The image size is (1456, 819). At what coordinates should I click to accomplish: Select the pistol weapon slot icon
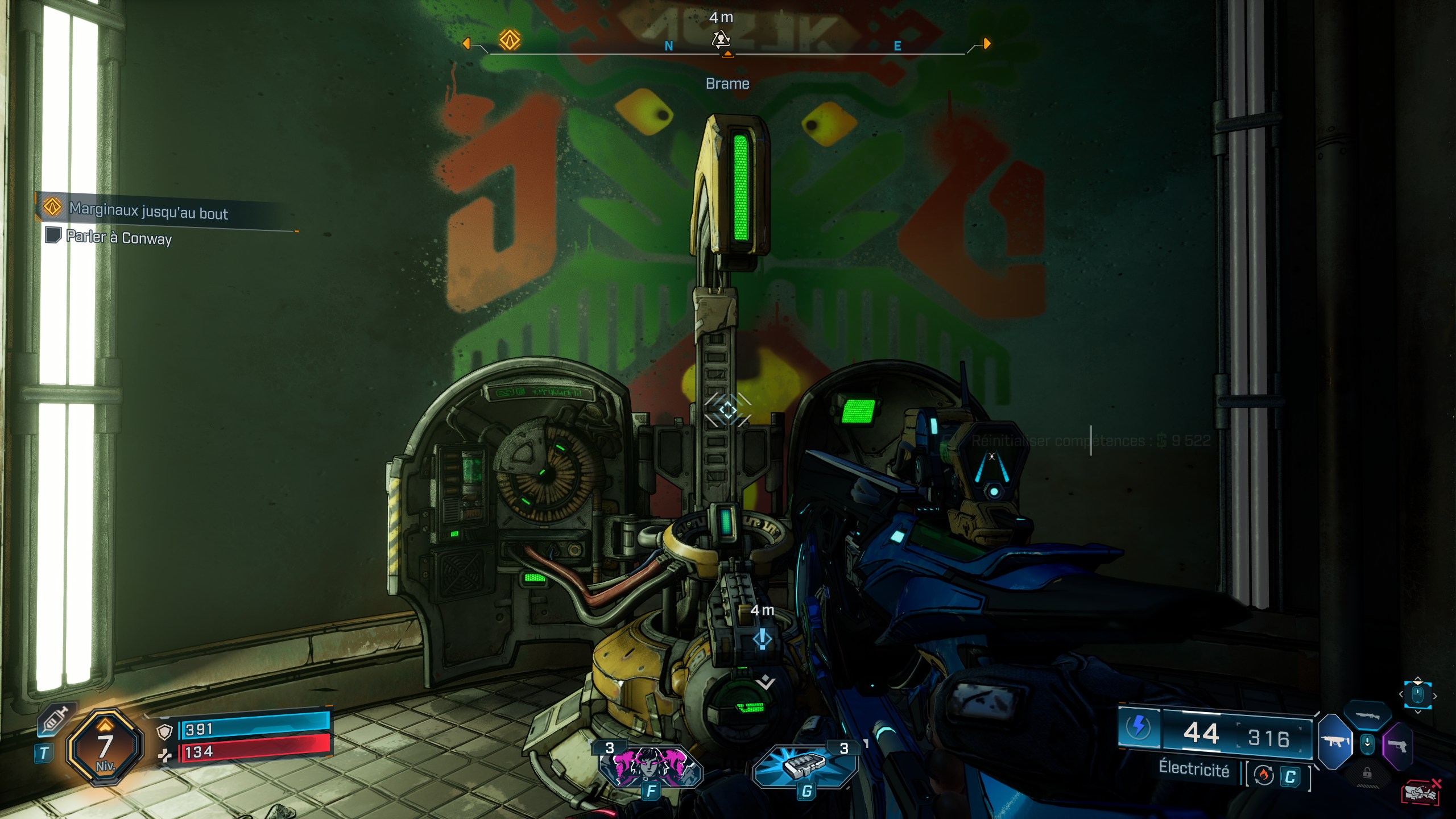coord(1397,746)
